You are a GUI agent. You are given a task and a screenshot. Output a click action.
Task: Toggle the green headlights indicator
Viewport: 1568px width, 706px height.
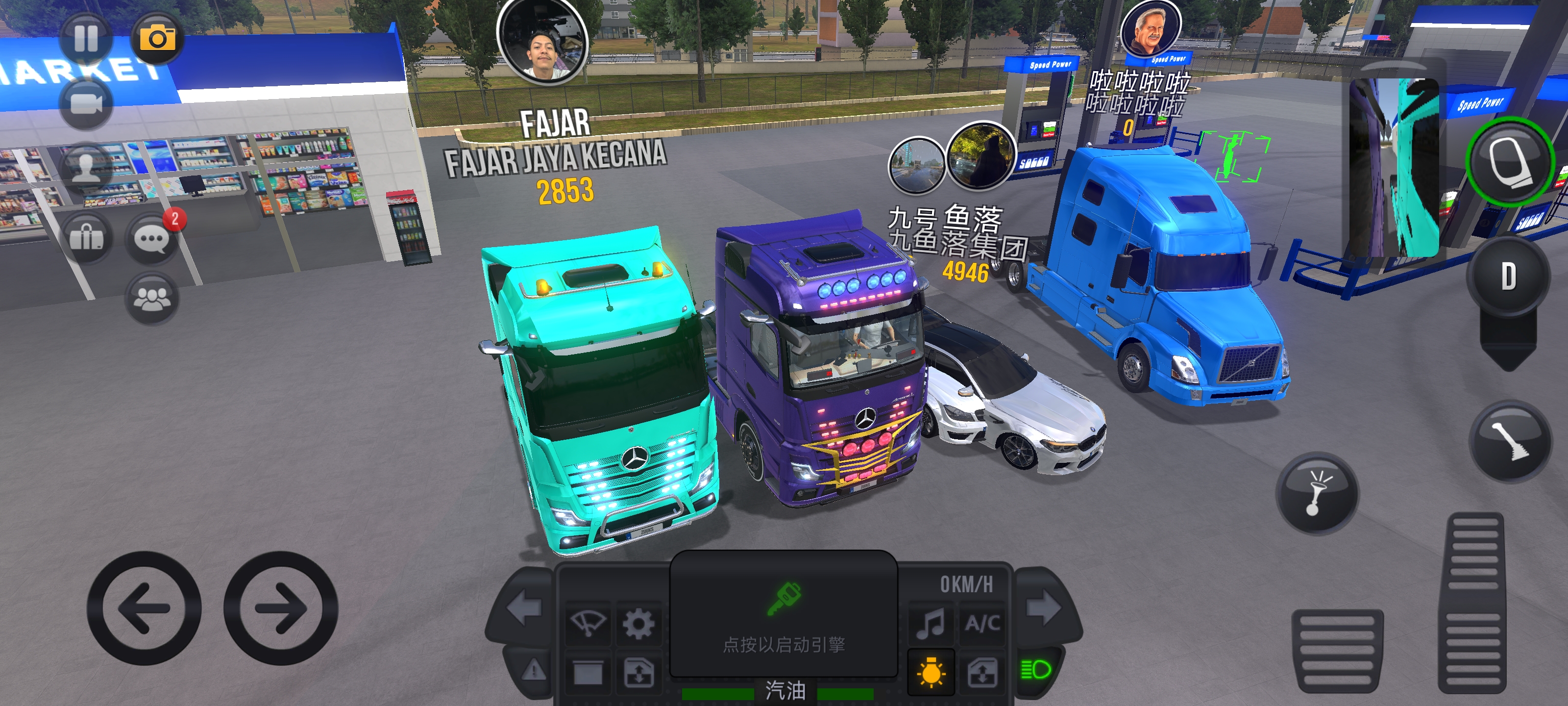[1035, 670]
